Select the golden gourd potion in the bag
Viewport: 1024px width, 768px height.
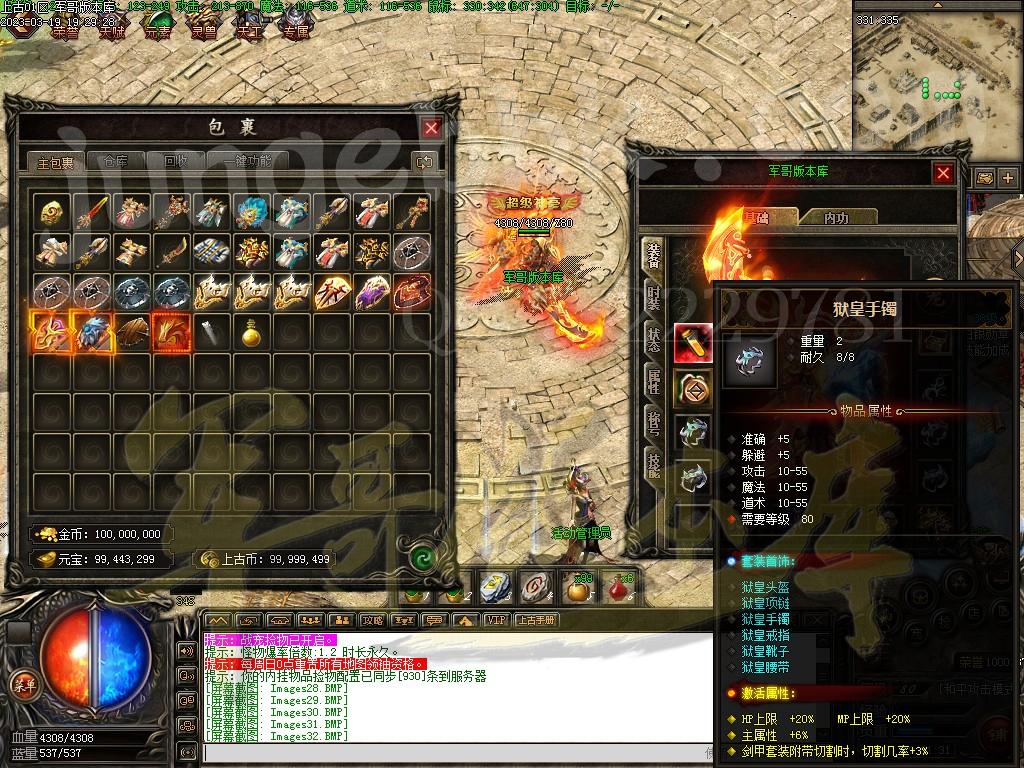click(x=250, y=333)
